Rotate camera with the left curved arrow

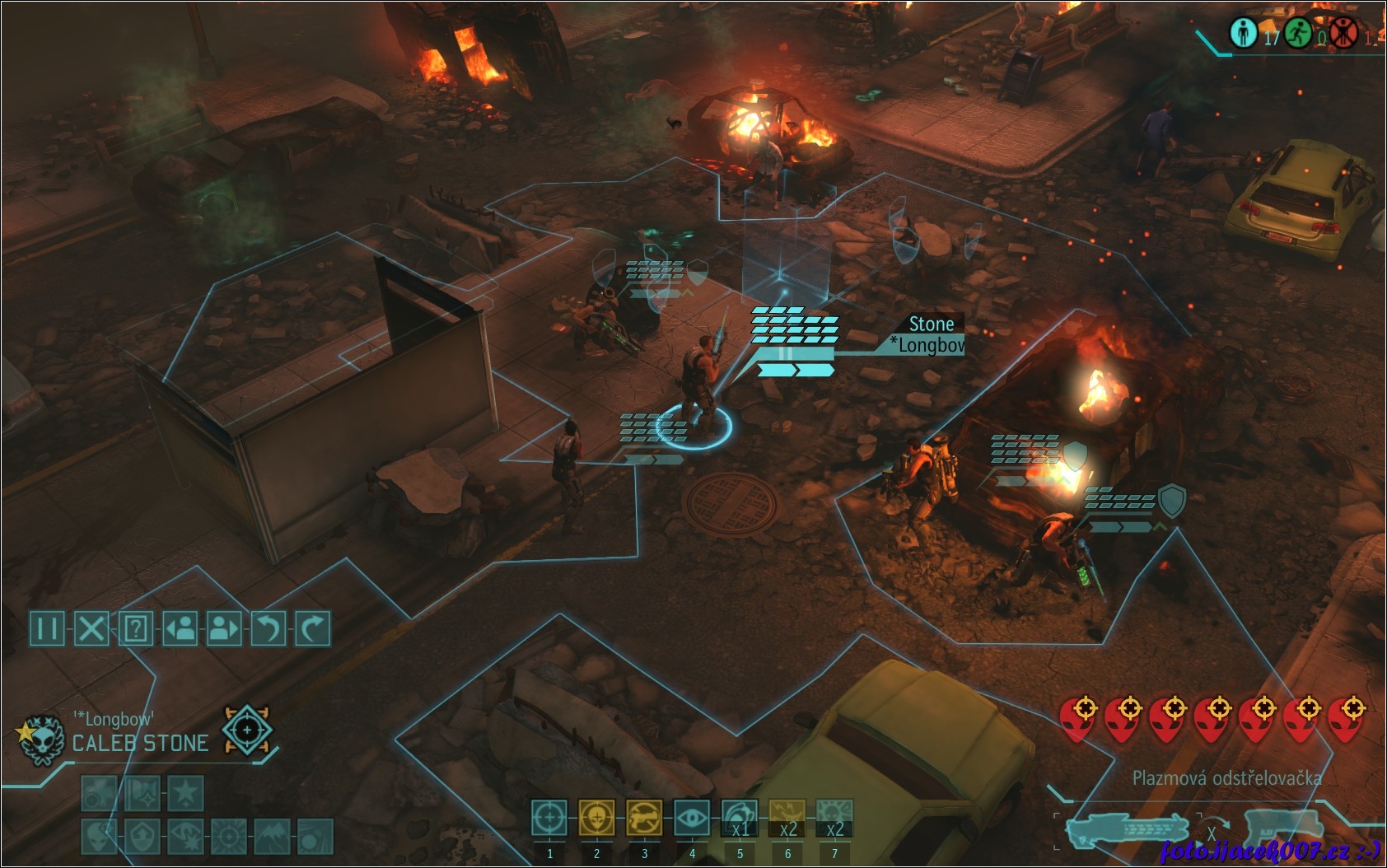pyautogui.click(x=269, y=628)
